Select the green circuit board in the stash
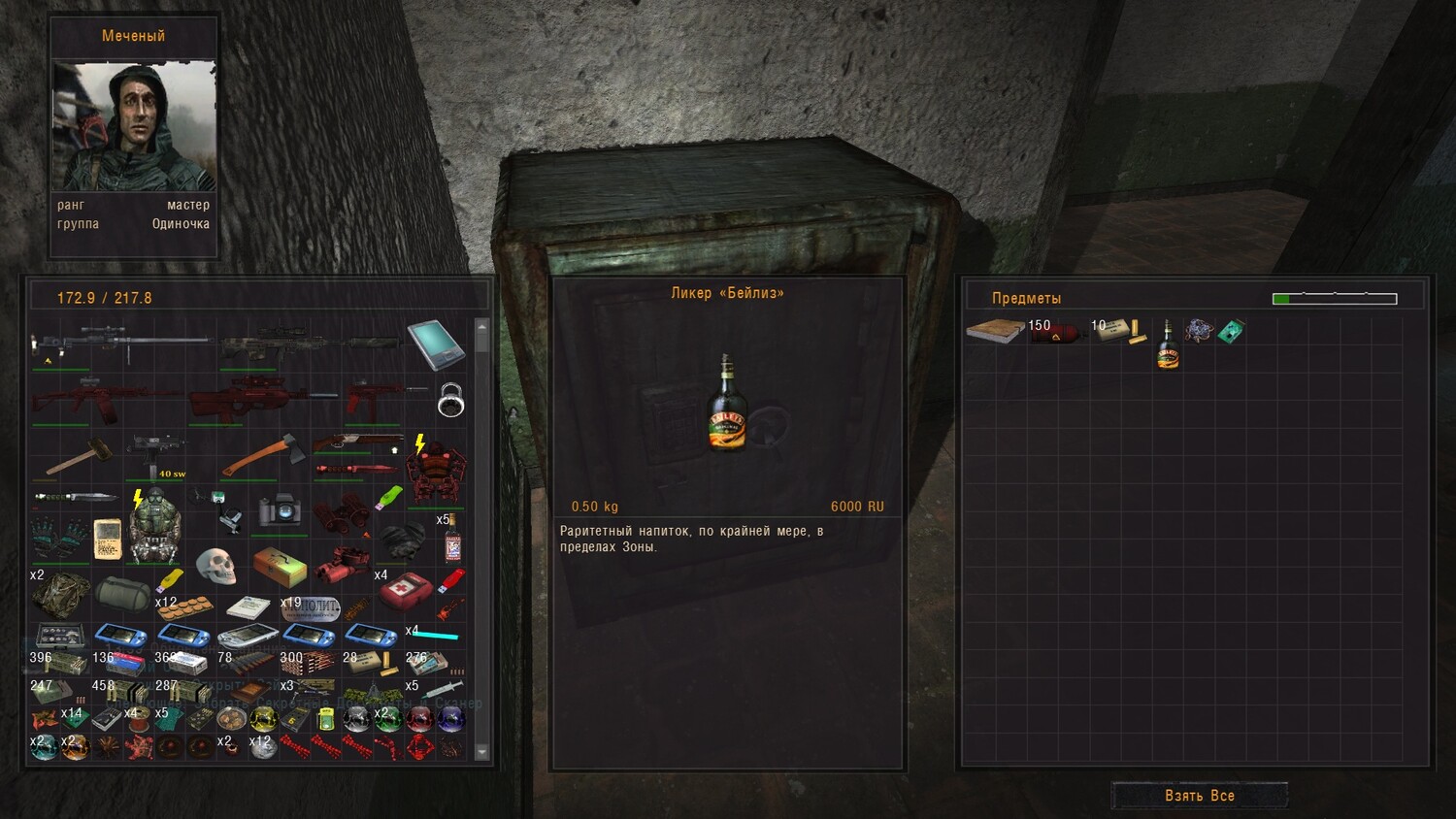Viewport: 1456px width, 819px height. pos(1231,332)
